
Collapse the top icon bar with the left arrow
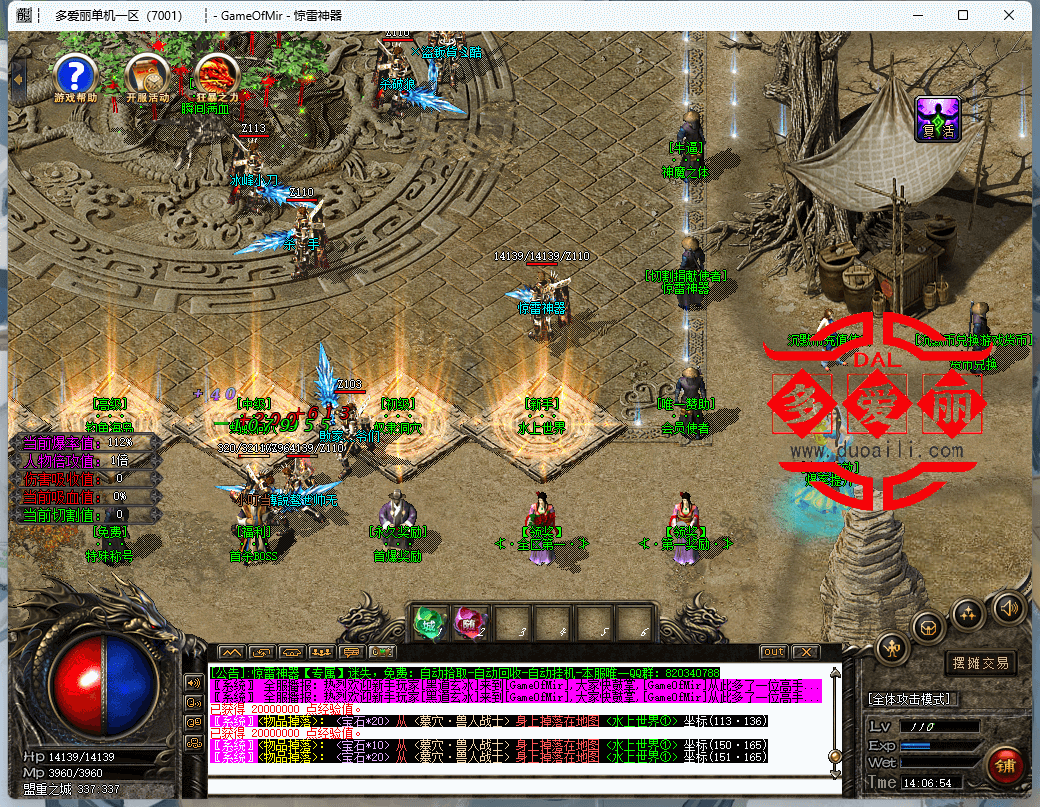tap(18, 73)
